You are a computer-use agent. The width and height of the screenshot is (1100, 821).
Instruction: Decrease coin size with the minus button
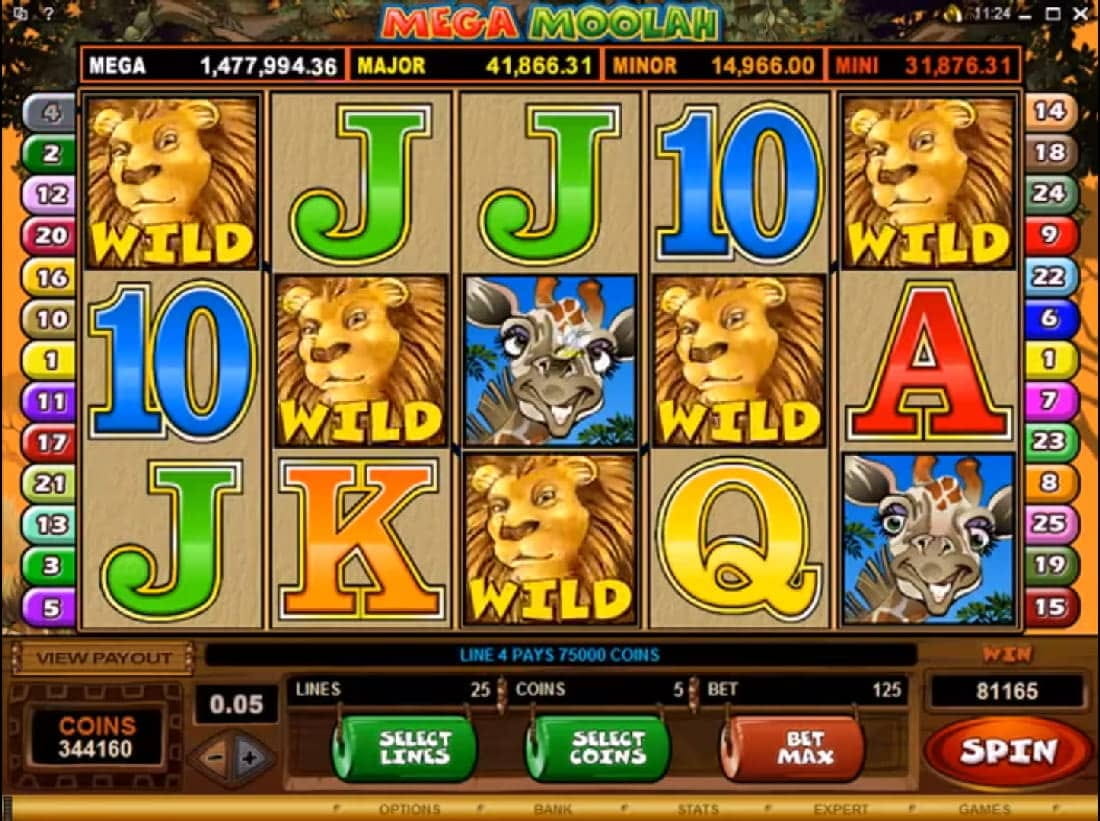point(212,758)
